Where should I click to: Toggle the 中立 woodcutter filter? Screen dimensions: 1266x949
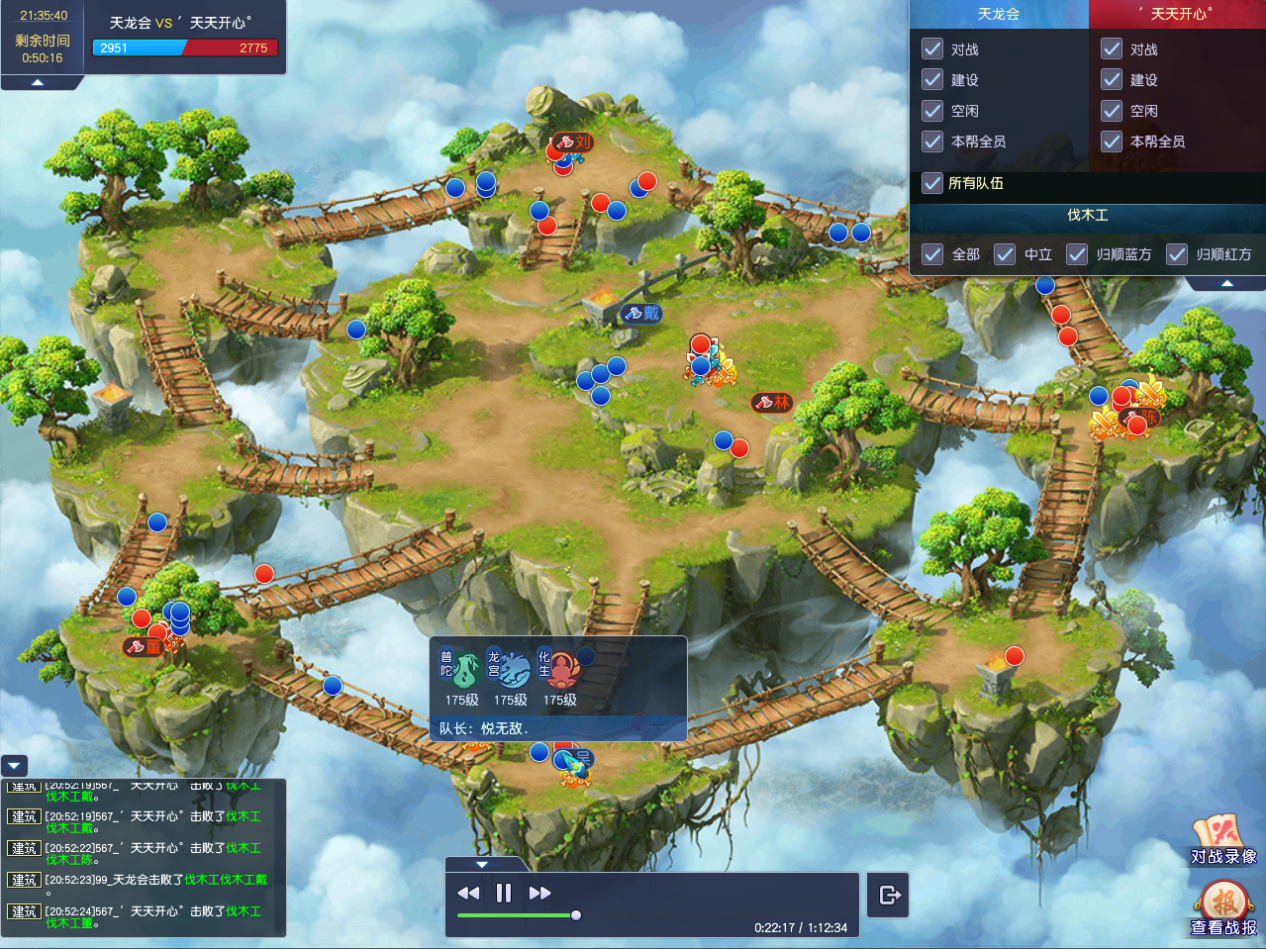click(x=1005, y=254)
